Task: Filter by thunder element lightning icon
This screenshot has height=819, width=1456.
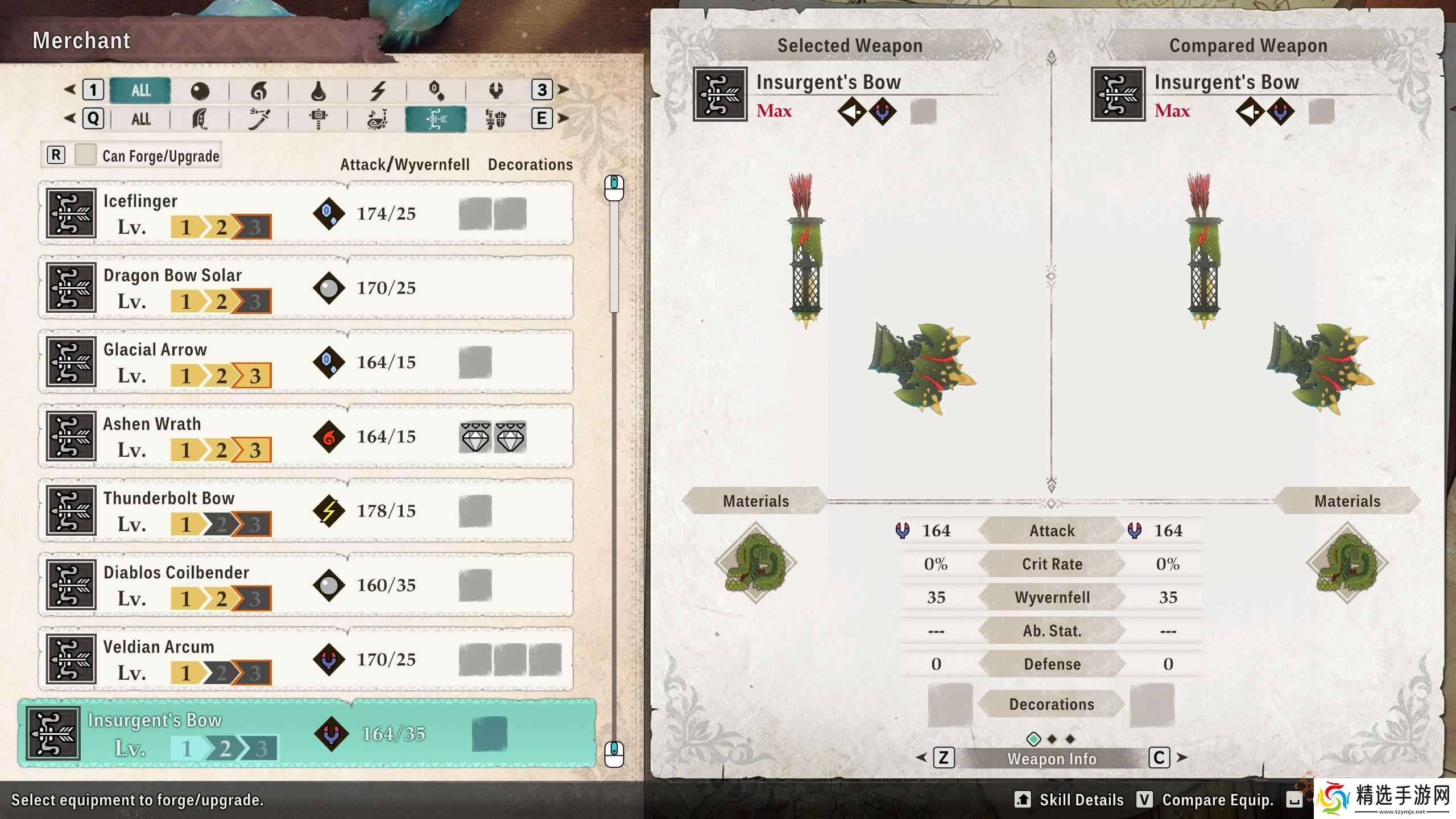Action: (x=378, y=90)
